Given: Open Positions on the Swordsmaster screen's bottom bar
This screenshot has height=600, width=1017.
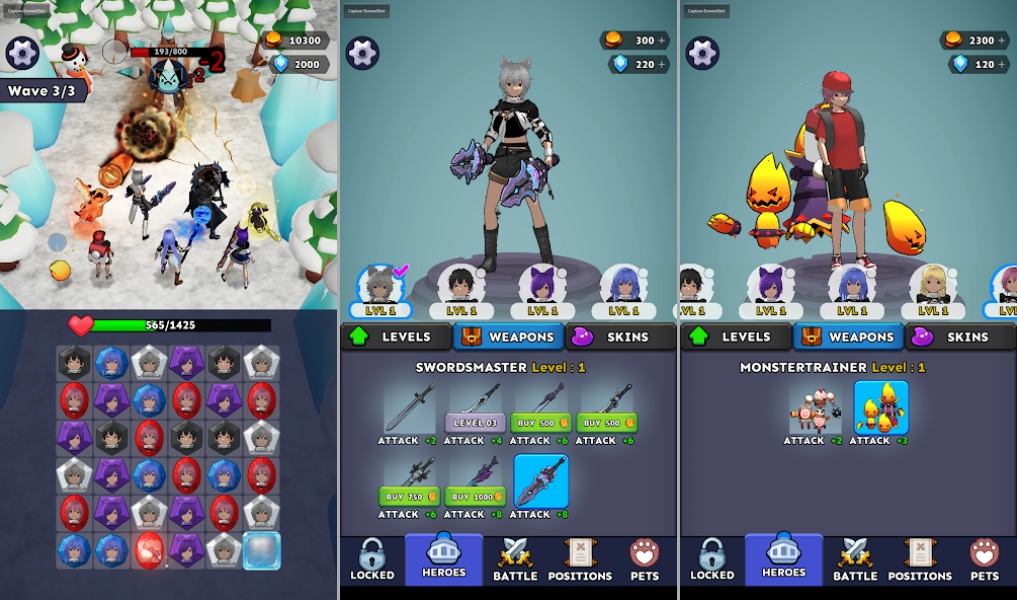Looking at the screenshot, I should (580, 560).
